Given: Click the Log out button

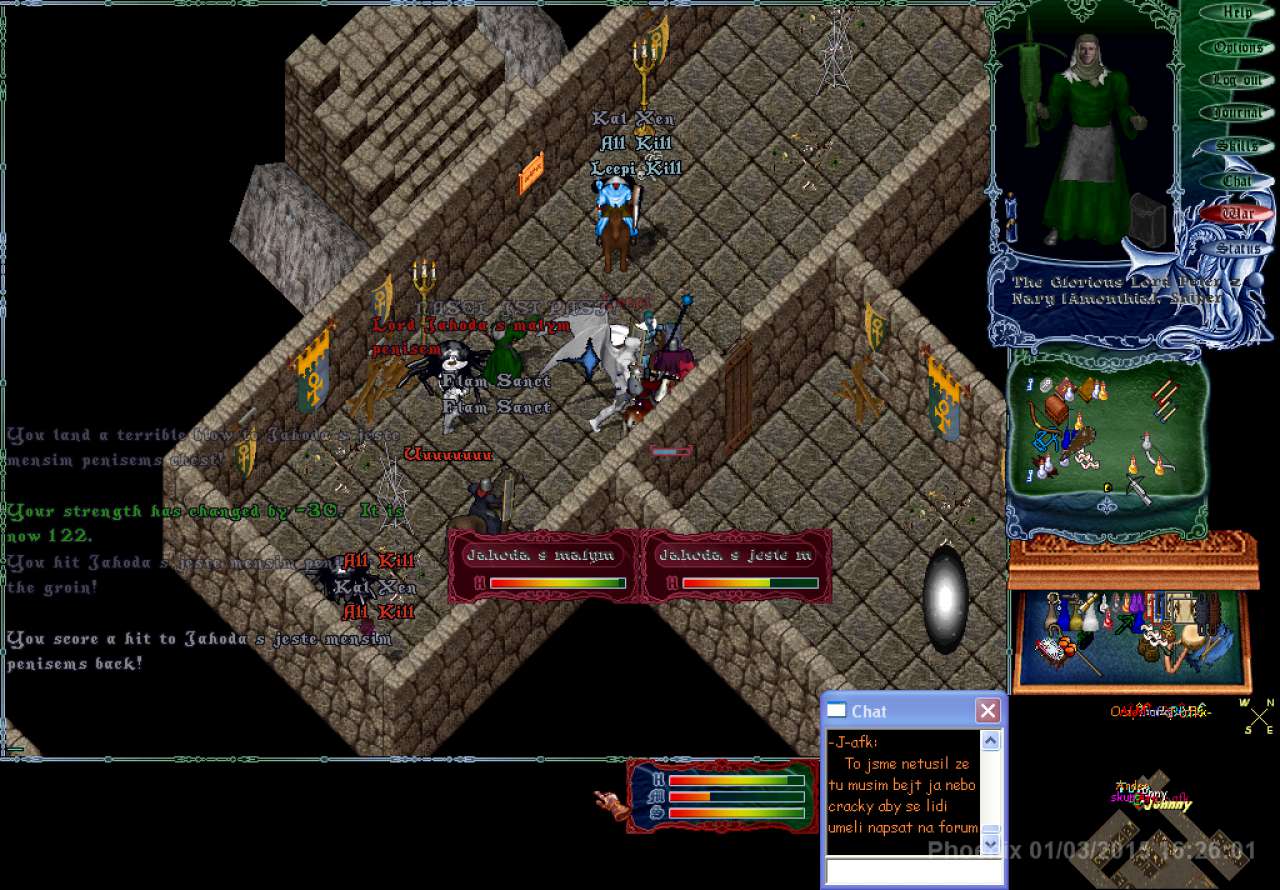Looking at the screenshot, I should [1237, 80].
